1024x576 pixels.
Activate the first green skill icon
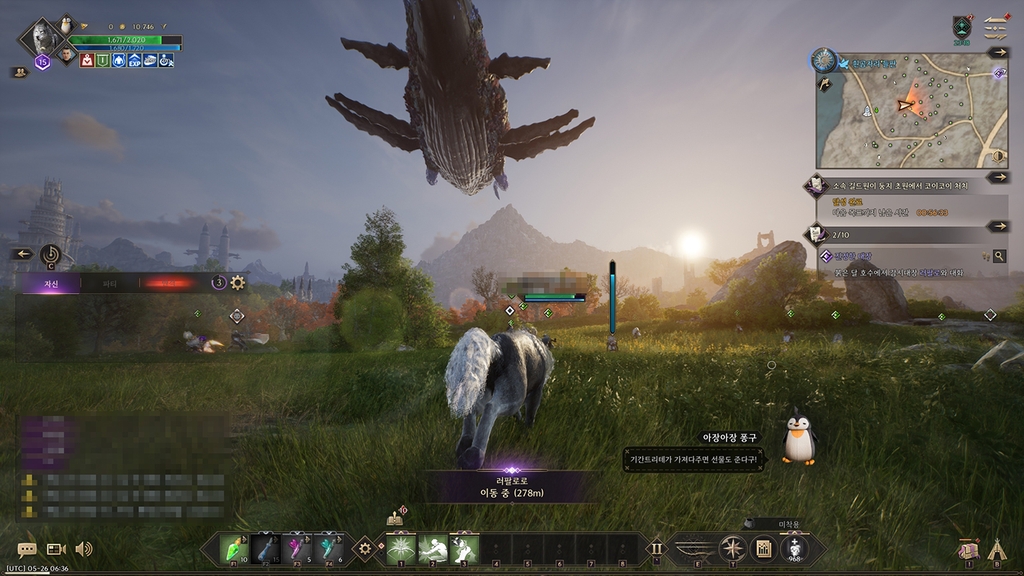pyautogui.click(x=401, y=548)
